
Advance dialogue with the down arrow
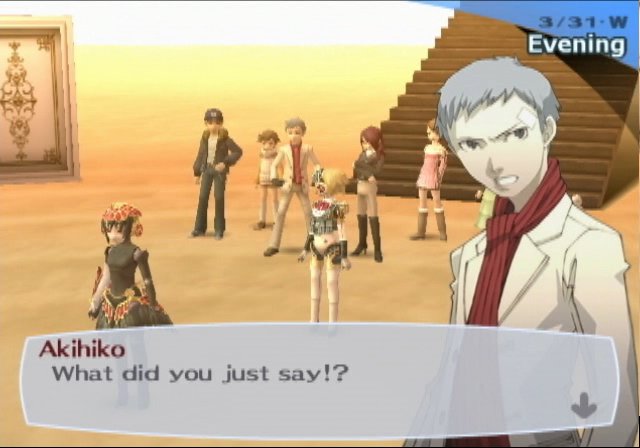[585, 406]
